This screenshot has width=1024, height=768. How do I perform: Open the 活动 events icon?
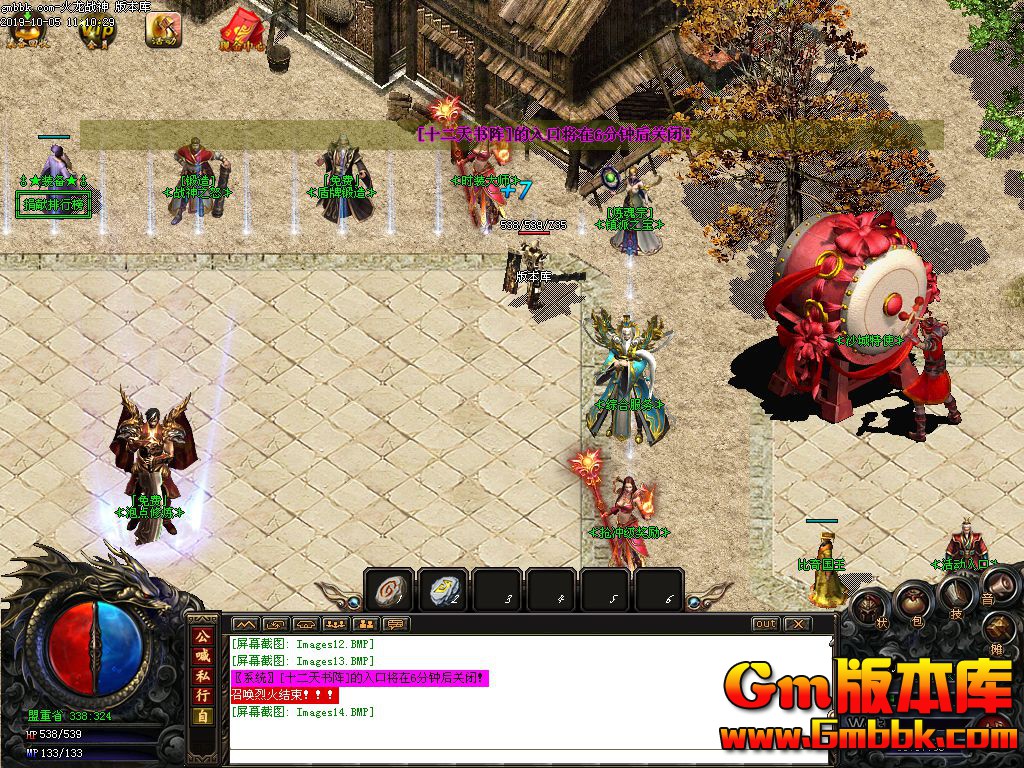coord(163,30)
